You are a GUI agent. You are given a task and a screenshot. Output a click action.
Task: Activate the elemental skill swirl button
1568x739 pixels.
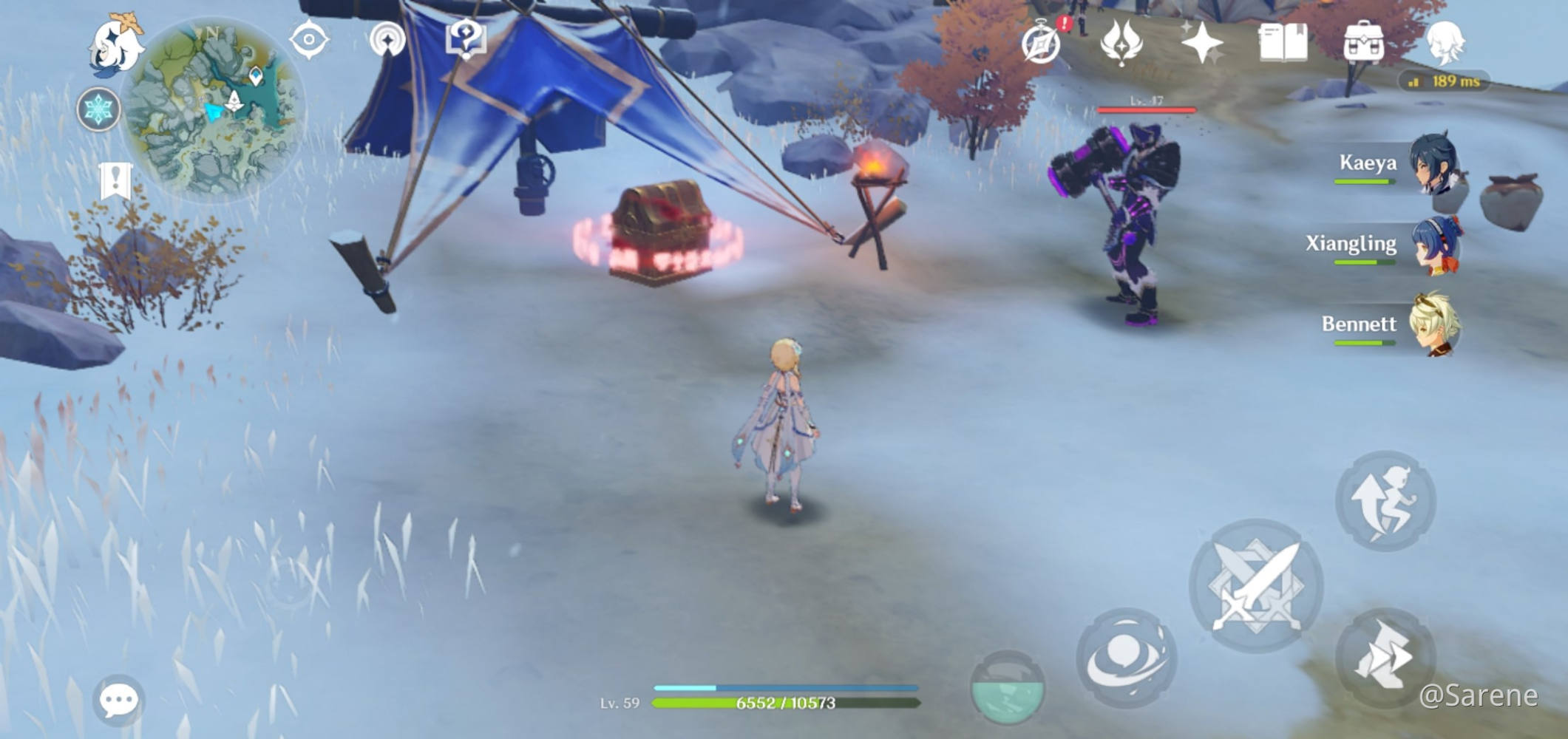click(1126, 657)
